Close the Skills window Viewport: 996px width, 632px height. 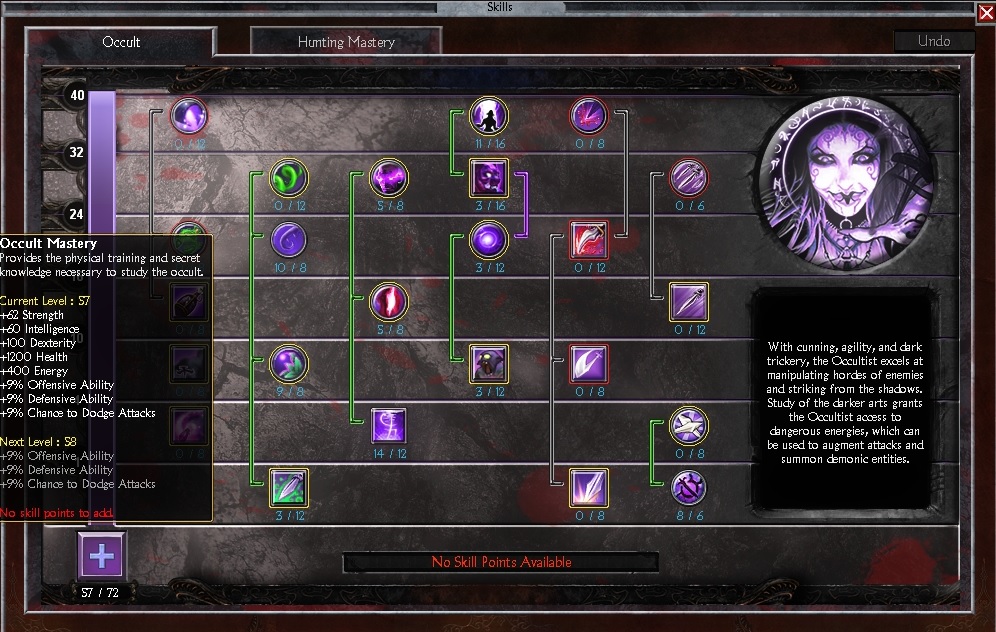(x=984, y=13)
